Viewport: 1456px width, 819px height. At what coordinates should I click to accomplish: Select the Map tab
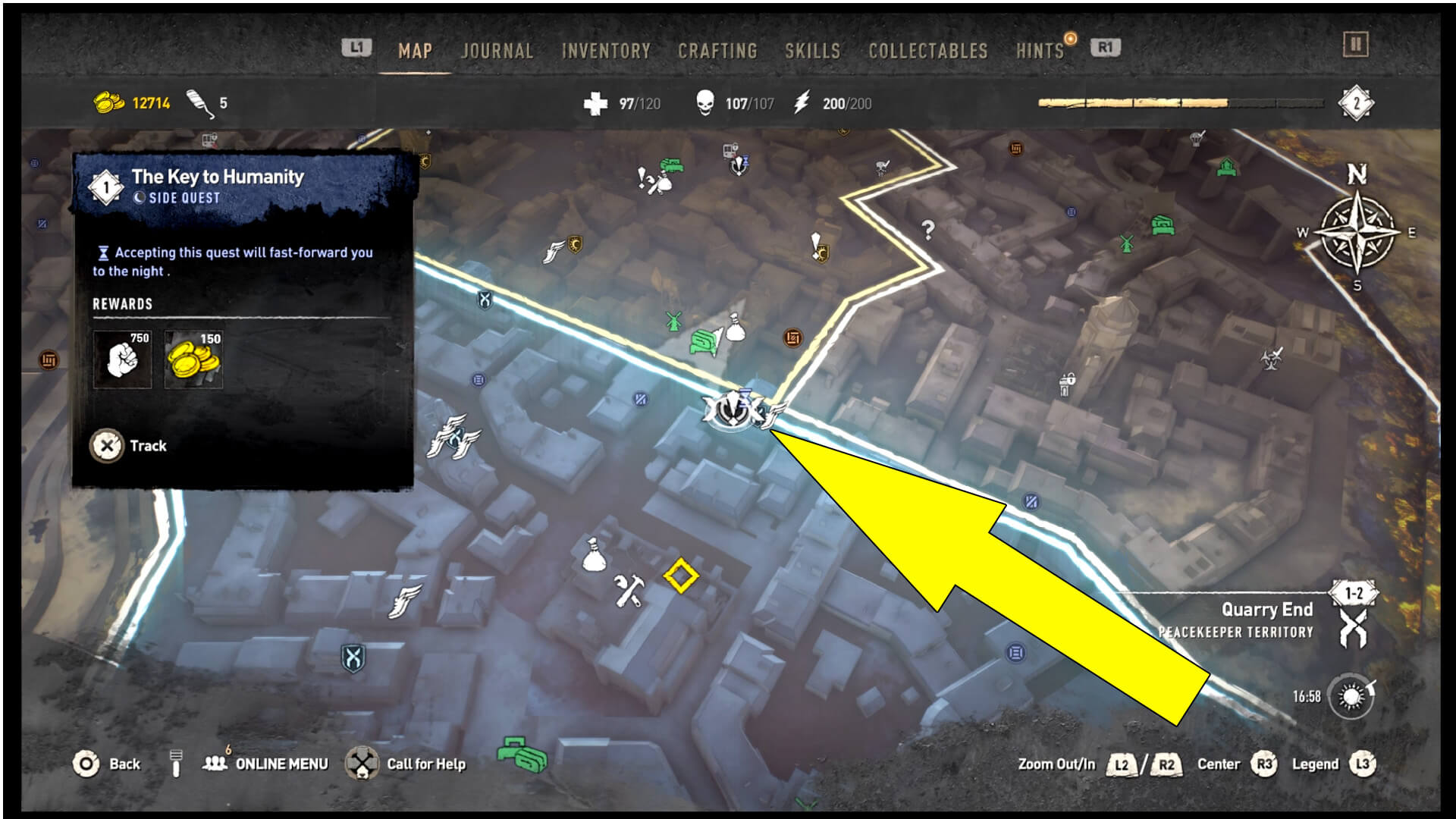[x=415, y=51]
